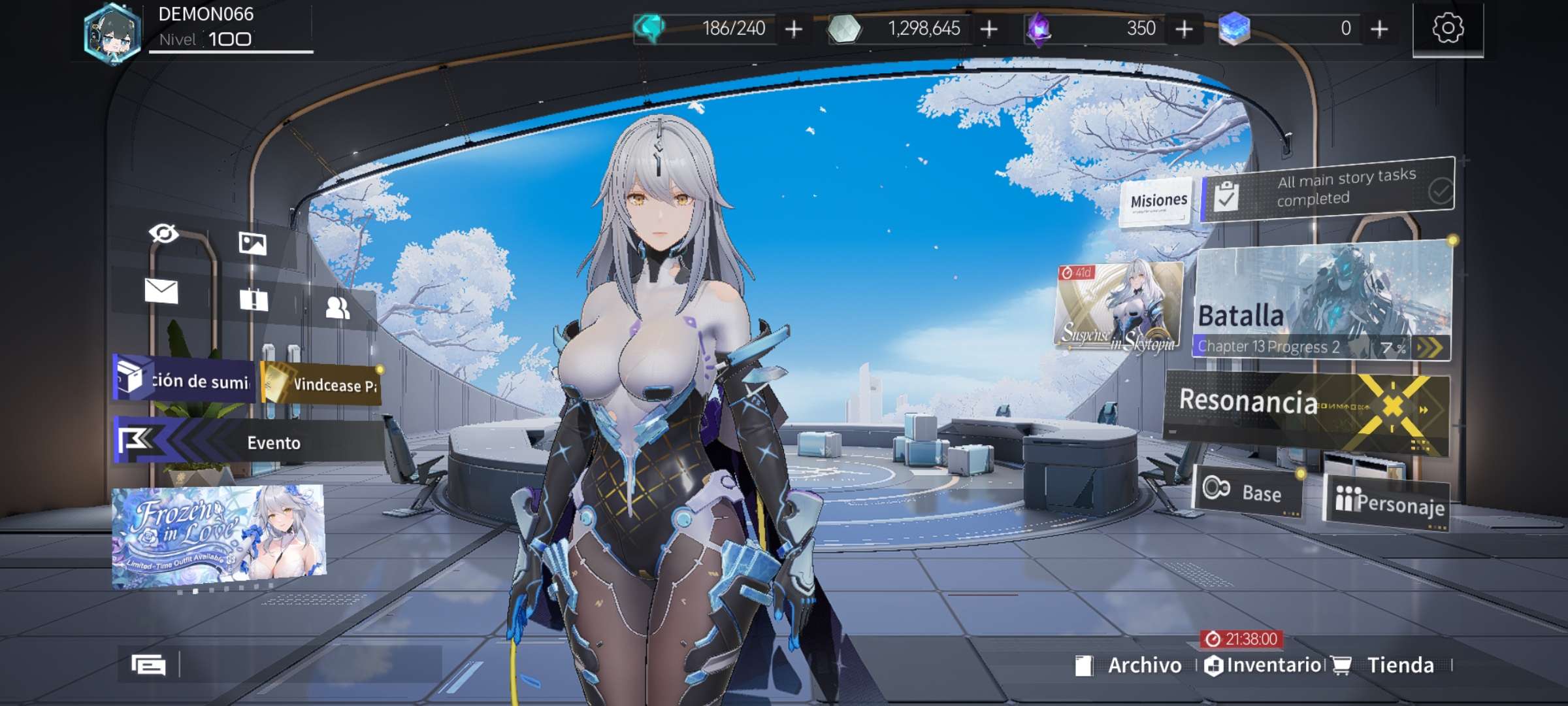This screenshot has width=1568, height=706.
Task: Open the DEMON066 player profile avatar
Action: point(112,33)
